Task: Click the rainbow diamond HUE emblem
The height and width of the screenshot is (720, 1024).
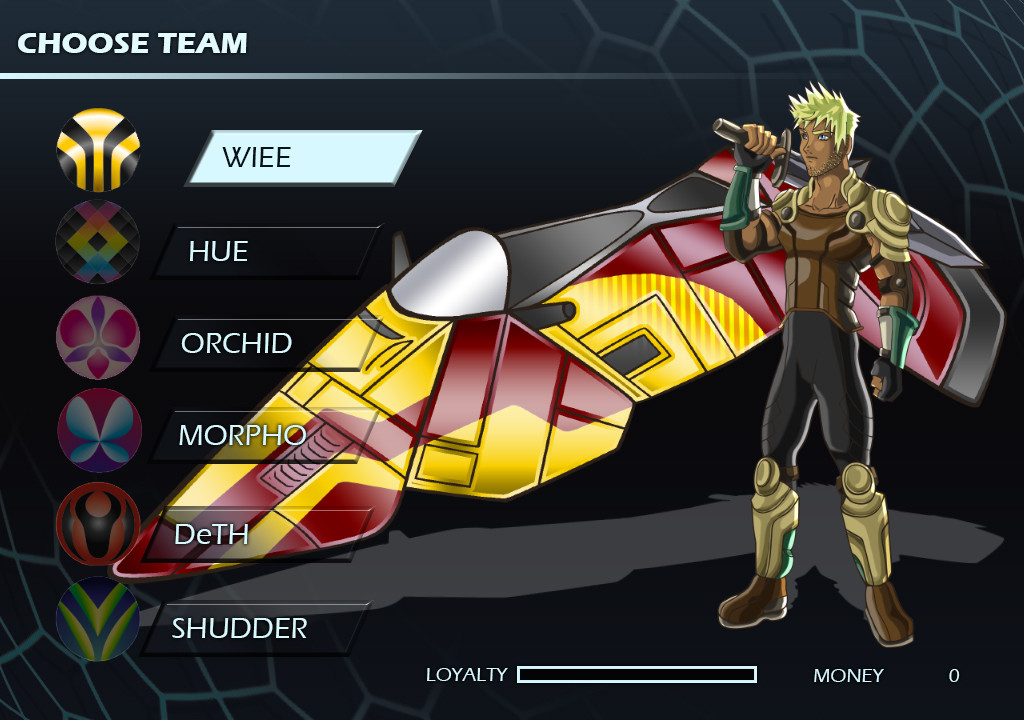Action: click(x=98, y=242)
